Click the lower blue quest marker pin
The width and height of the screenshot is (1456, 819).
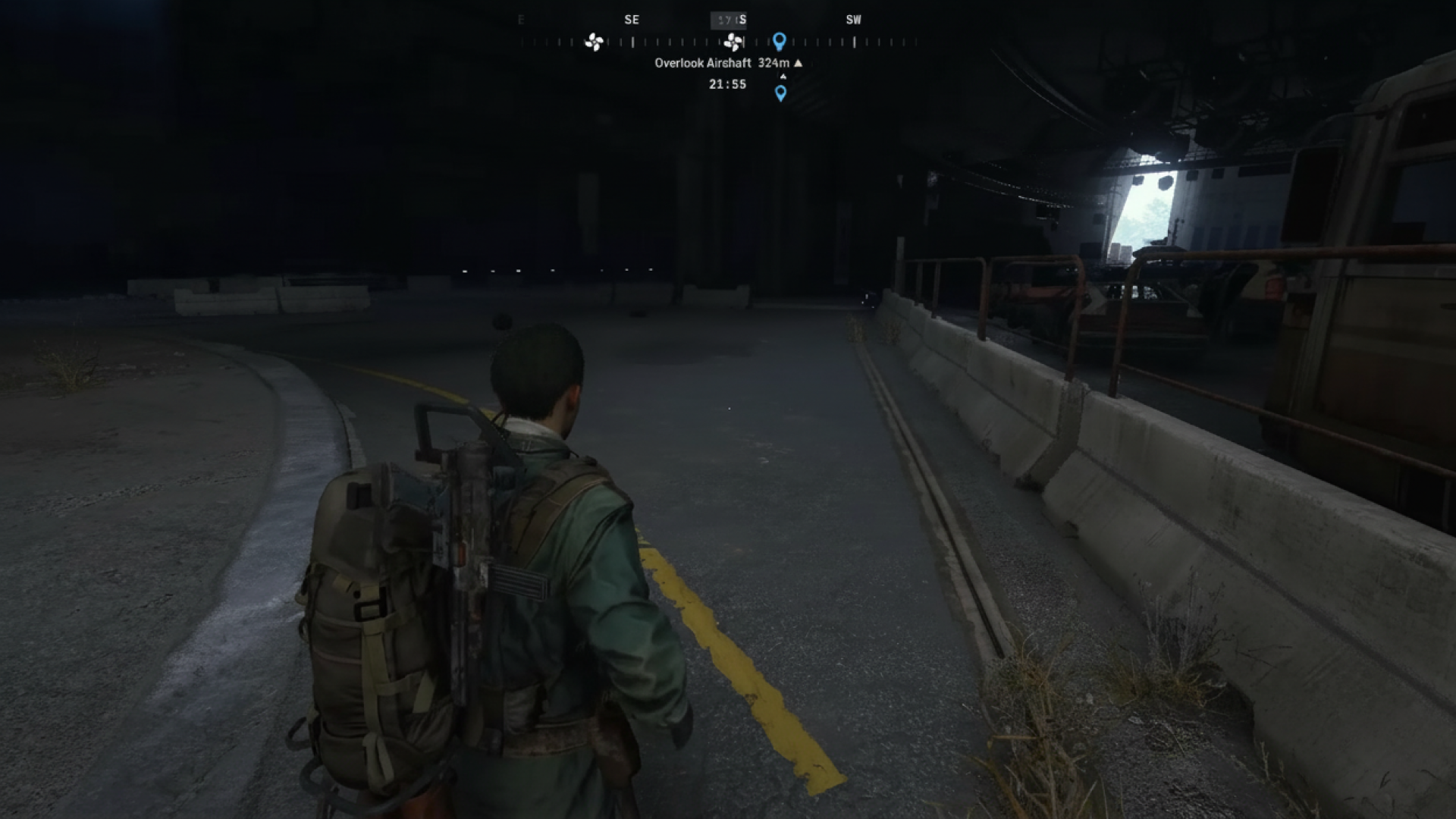point(779,91)
